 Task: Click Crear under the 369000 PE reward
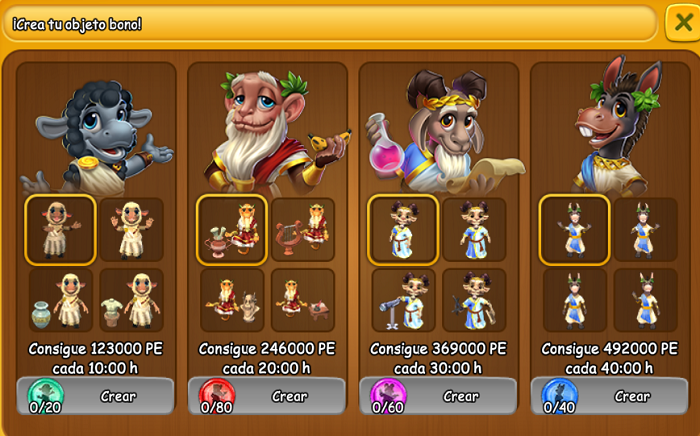461,396
